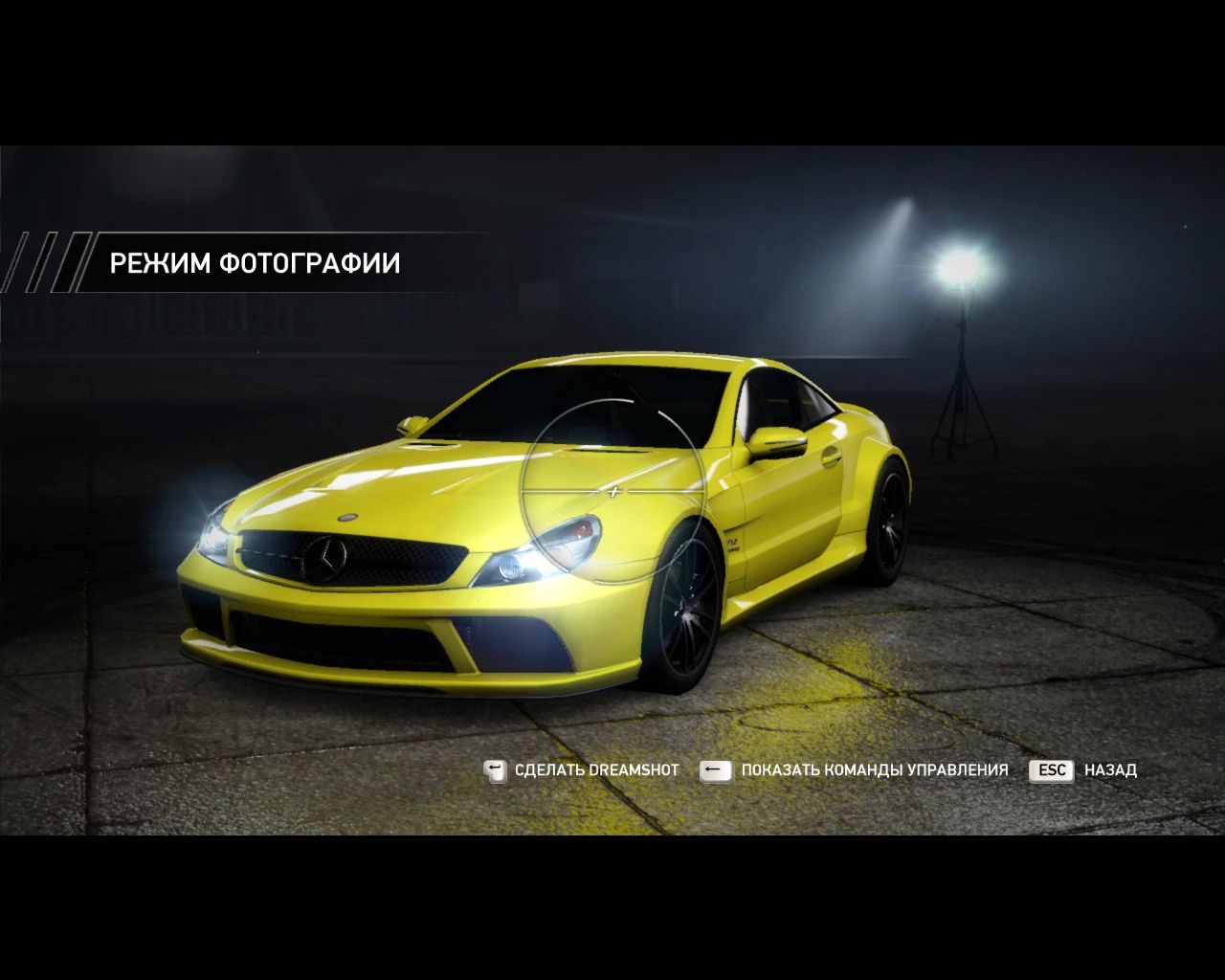Click the side mirror of the yellow car
The height and width of the screenshot is (980, 1225).
(x=775, y=440)
